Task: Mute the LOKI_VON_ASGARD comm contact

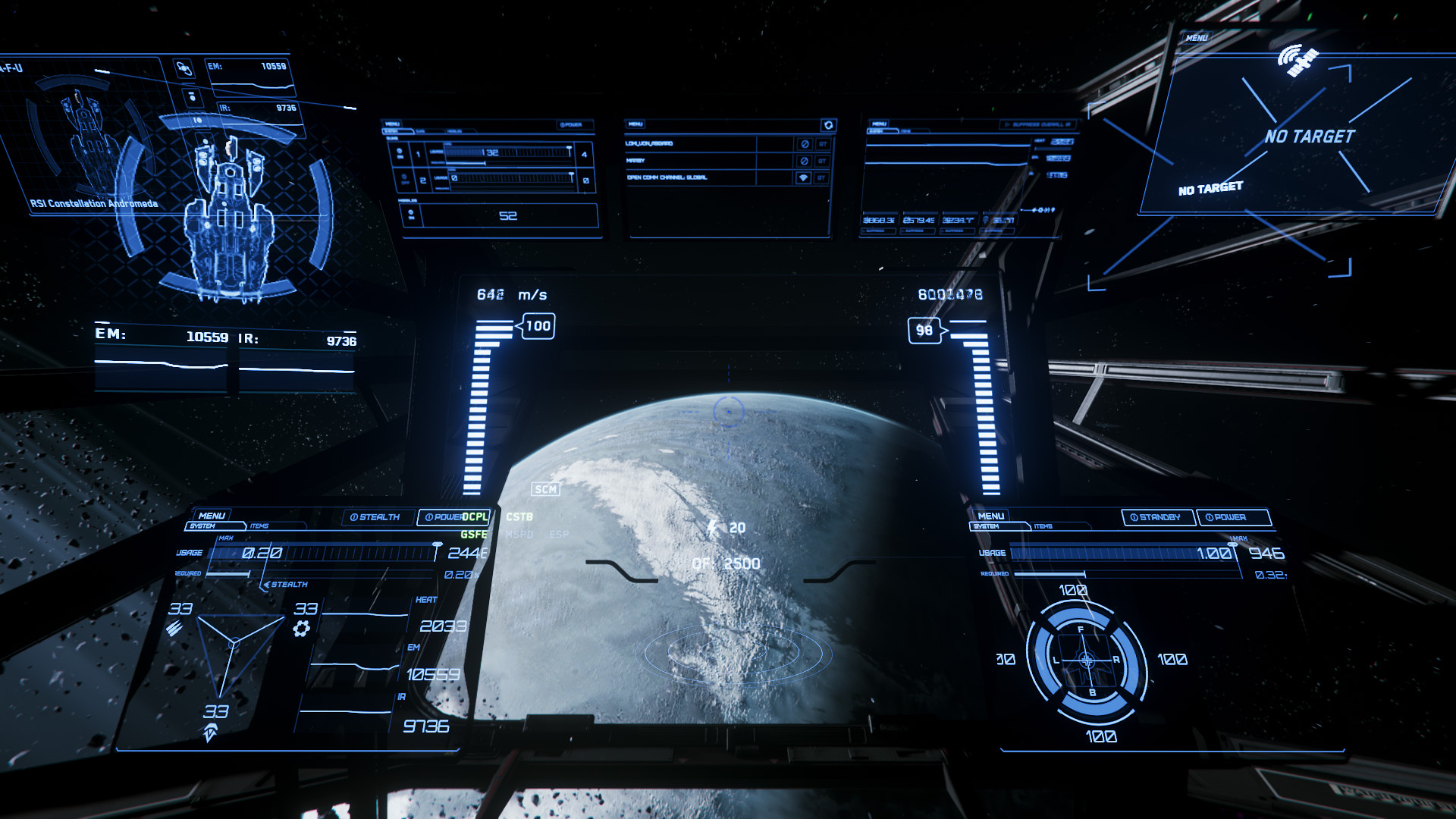Action: pos(805,144)
